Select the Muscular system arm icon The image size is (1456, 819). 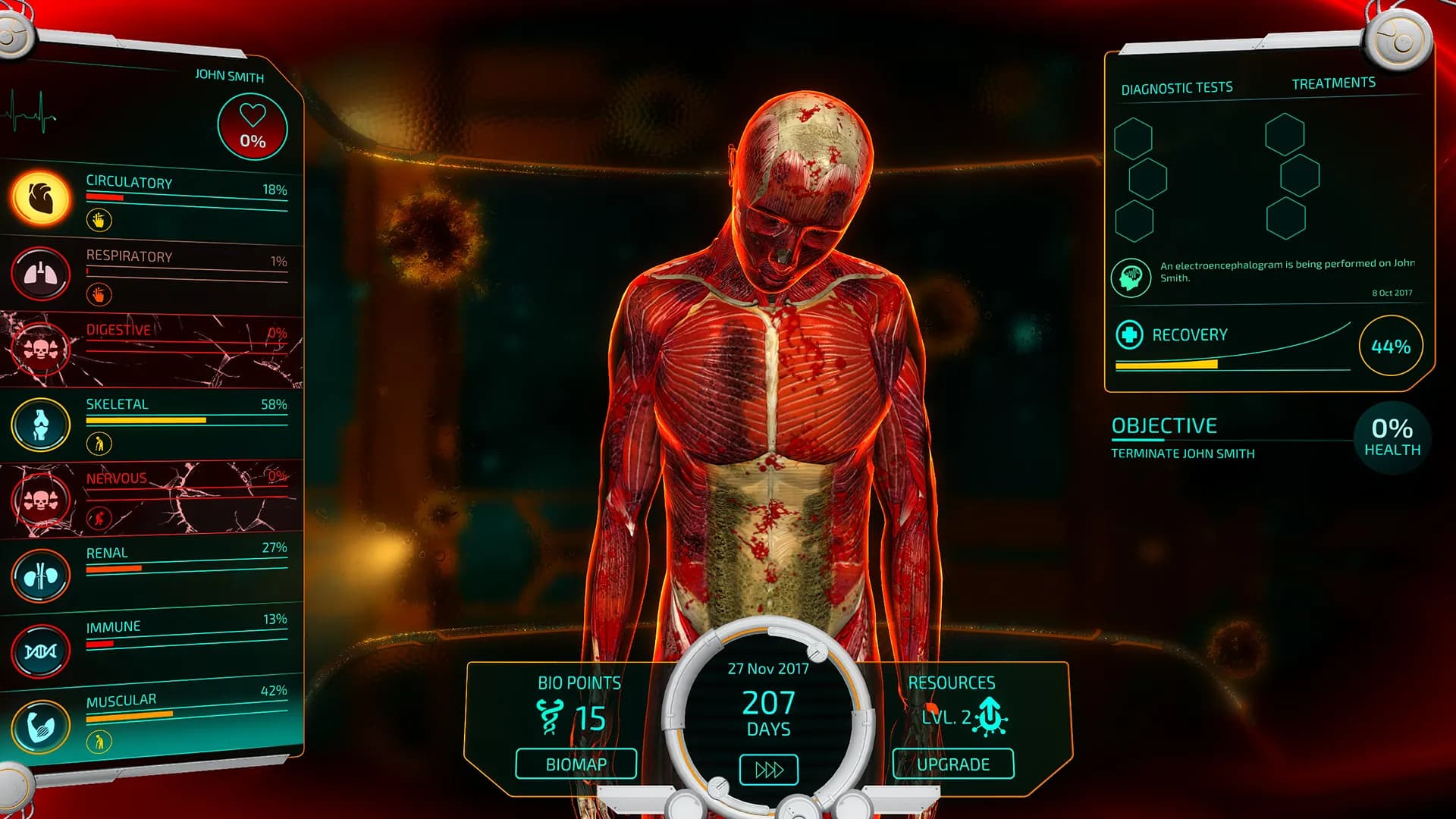point(41,726)
